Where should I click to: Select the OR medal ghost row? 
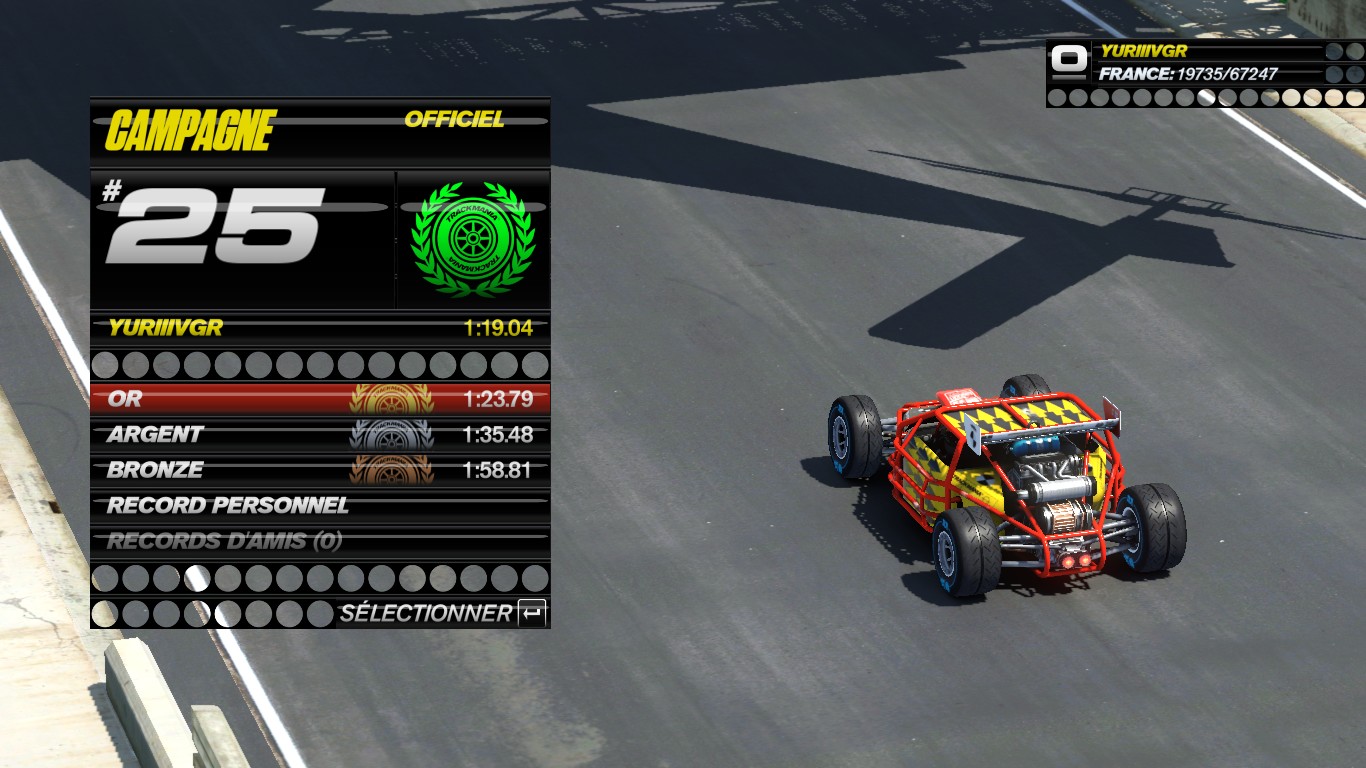pyautogui.click(x=320, y=399)
